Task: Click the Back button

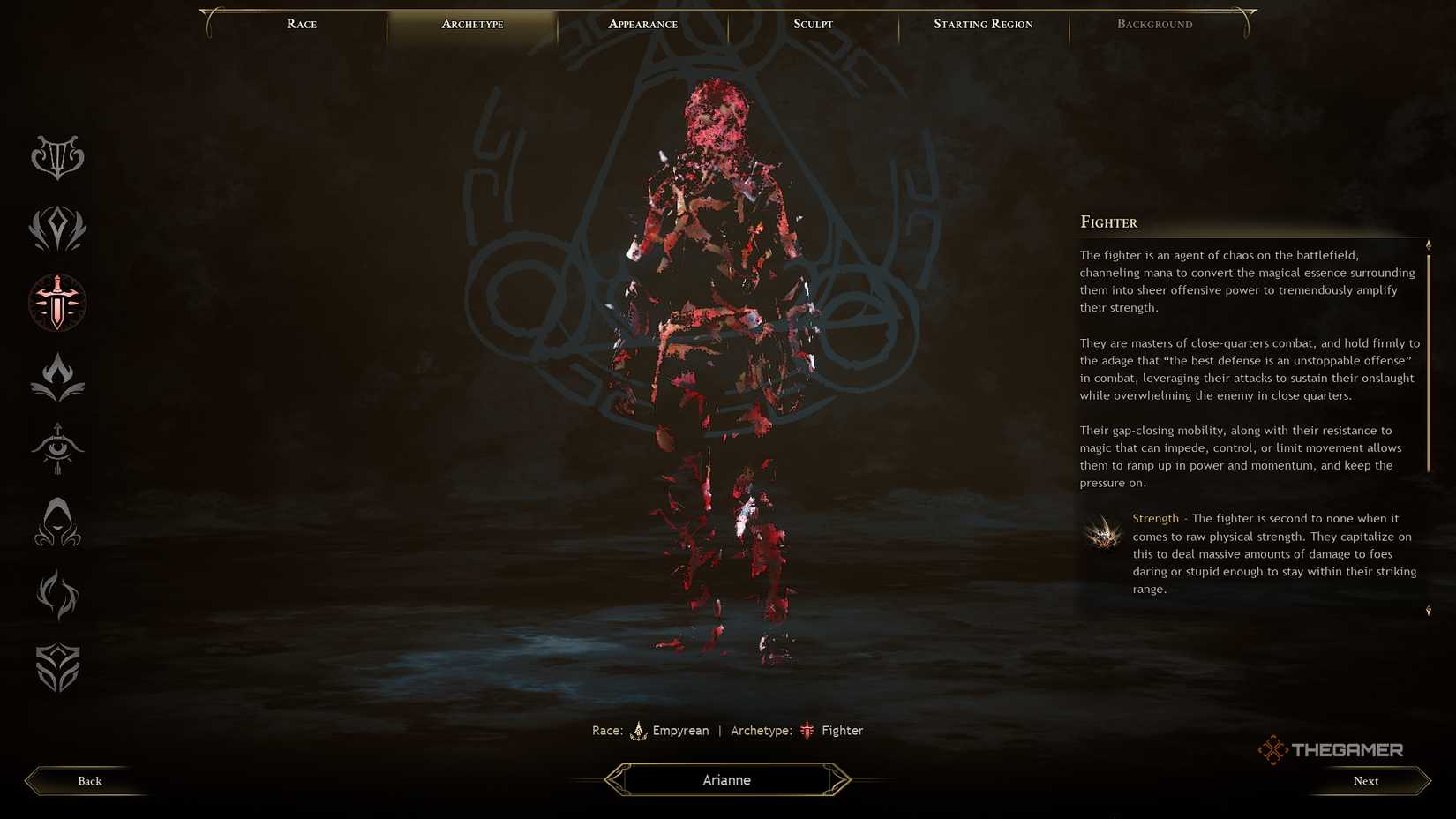Action: [89, 780]
